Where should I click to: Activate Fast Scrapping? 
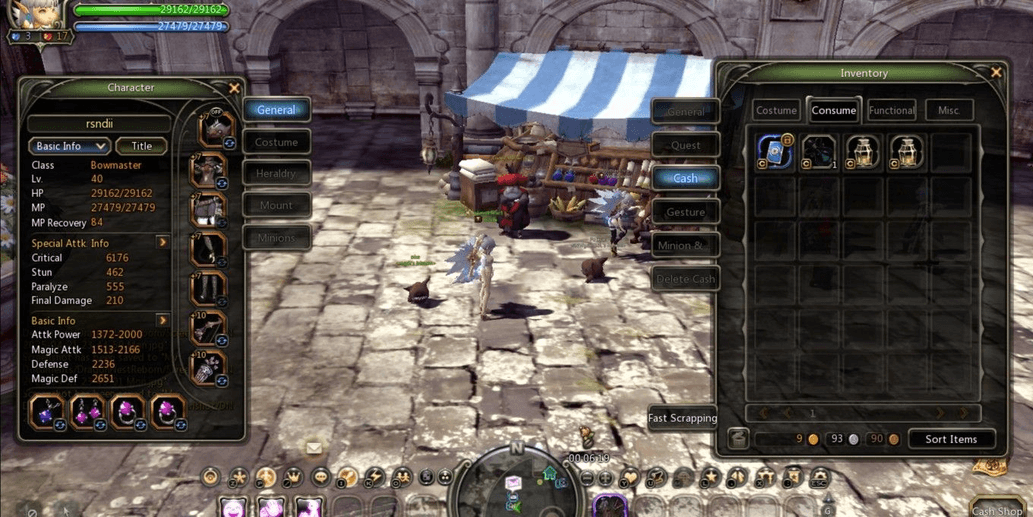point(682,418)
